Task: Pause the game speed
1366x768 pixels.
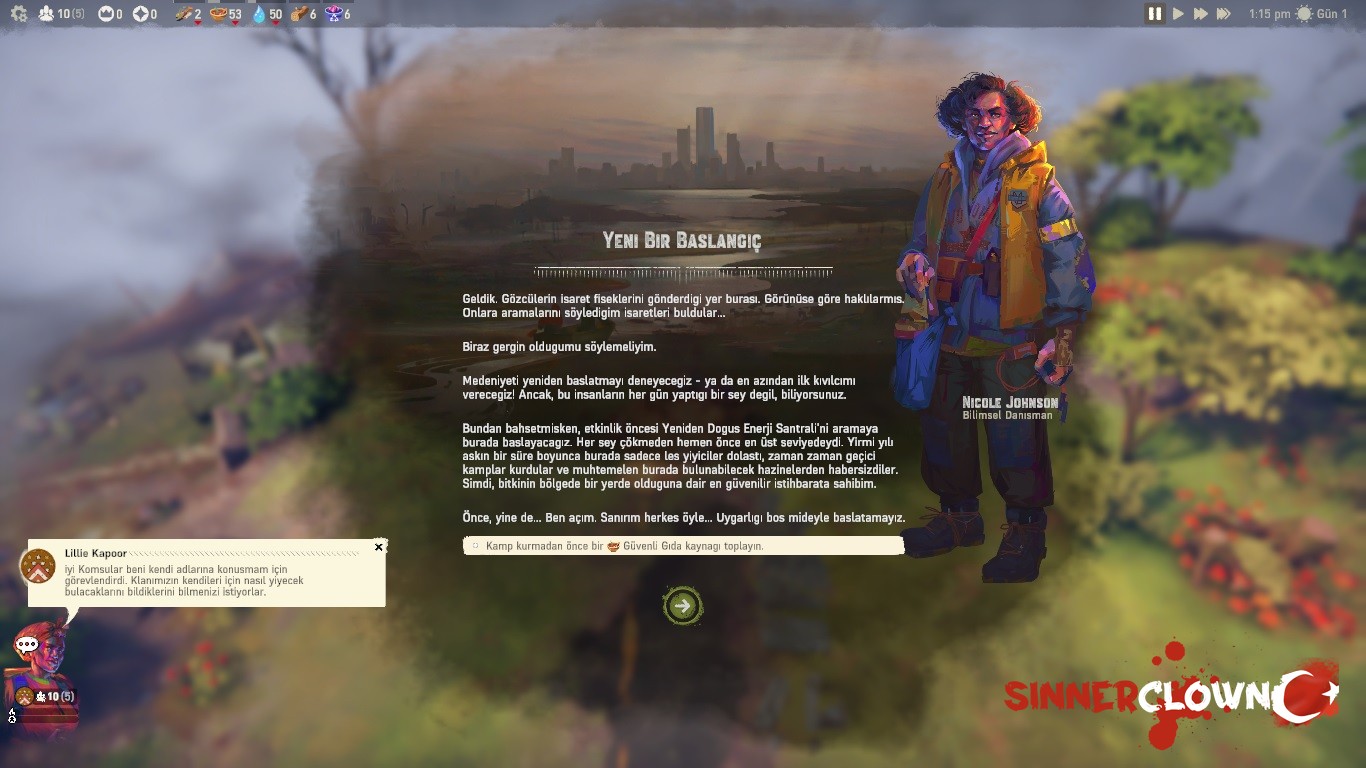Action: click(1154, 14)
